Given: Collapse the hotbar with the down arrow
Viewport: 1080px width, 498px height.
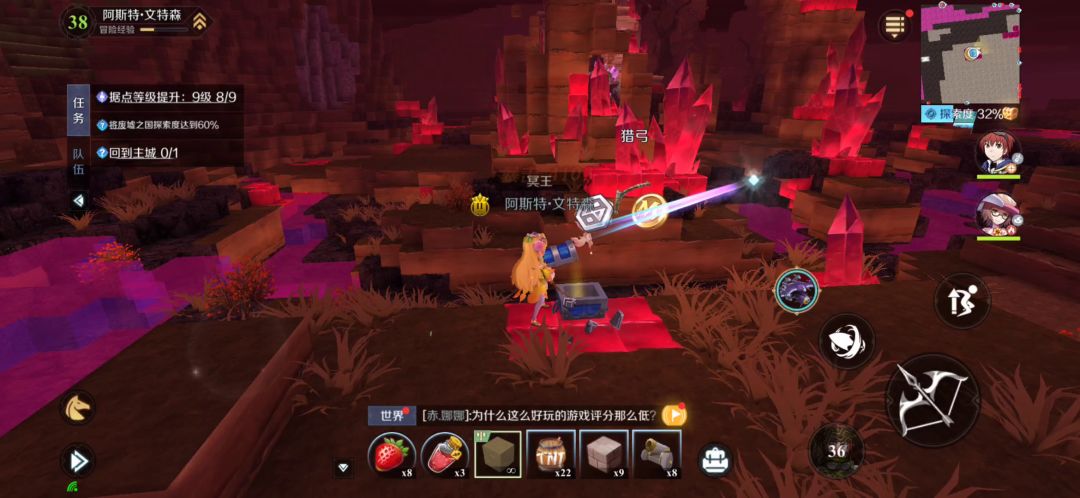Looking at the screenshot, I should coord(343,467).
